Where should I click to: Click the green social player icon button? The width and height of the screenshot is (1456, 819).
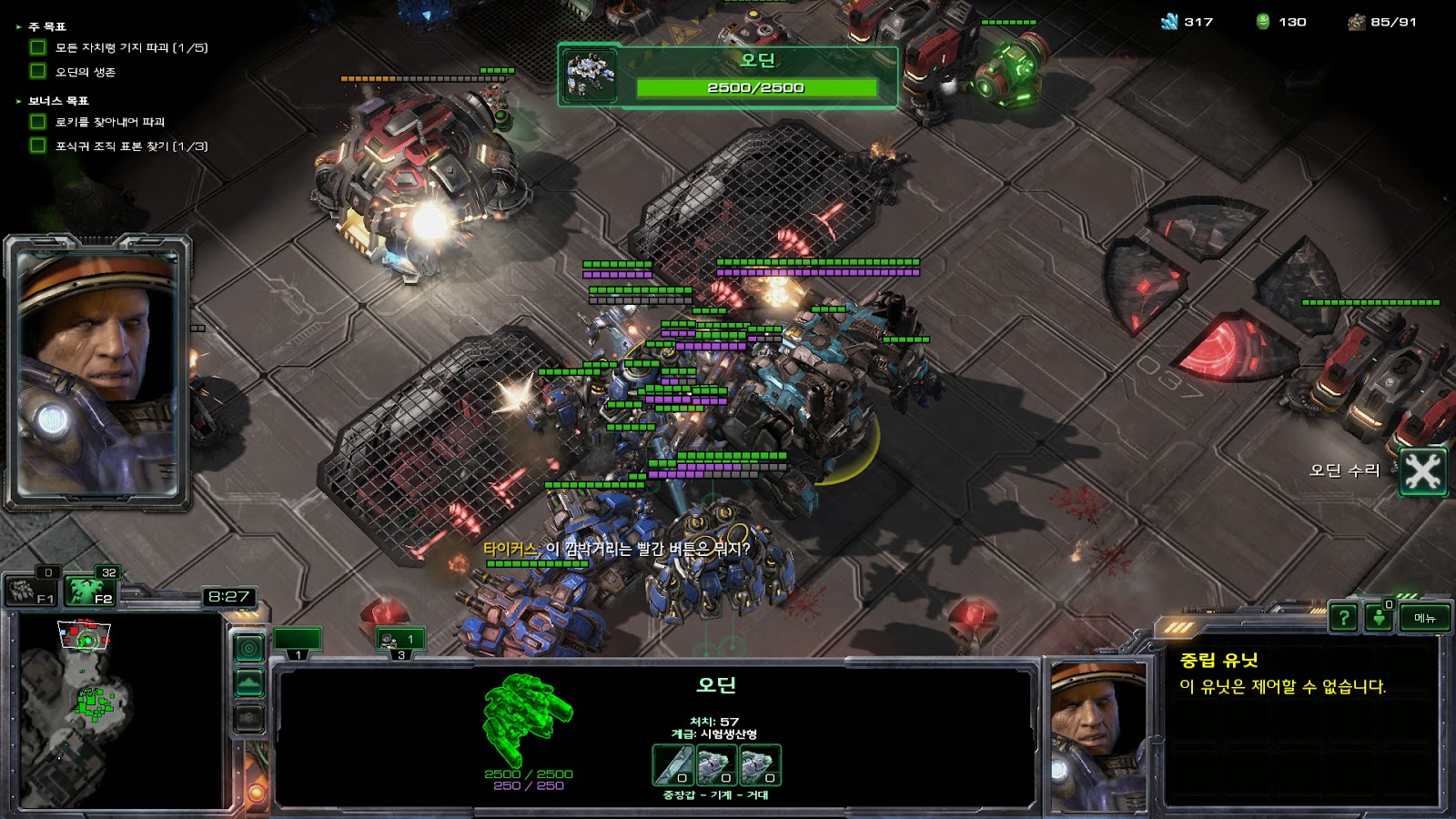(x=1379, y=618)
